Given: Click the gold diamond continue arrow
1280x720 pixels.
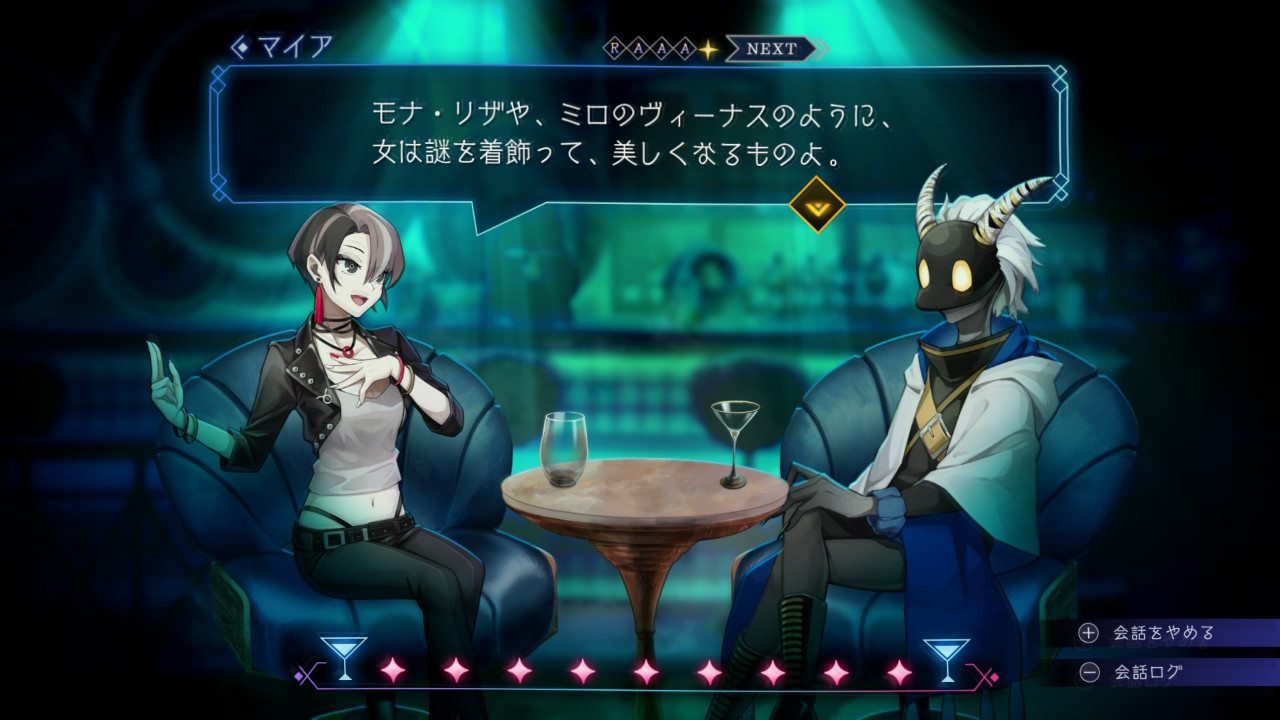Looking at the screenshot, I should [x=817, y=204].
